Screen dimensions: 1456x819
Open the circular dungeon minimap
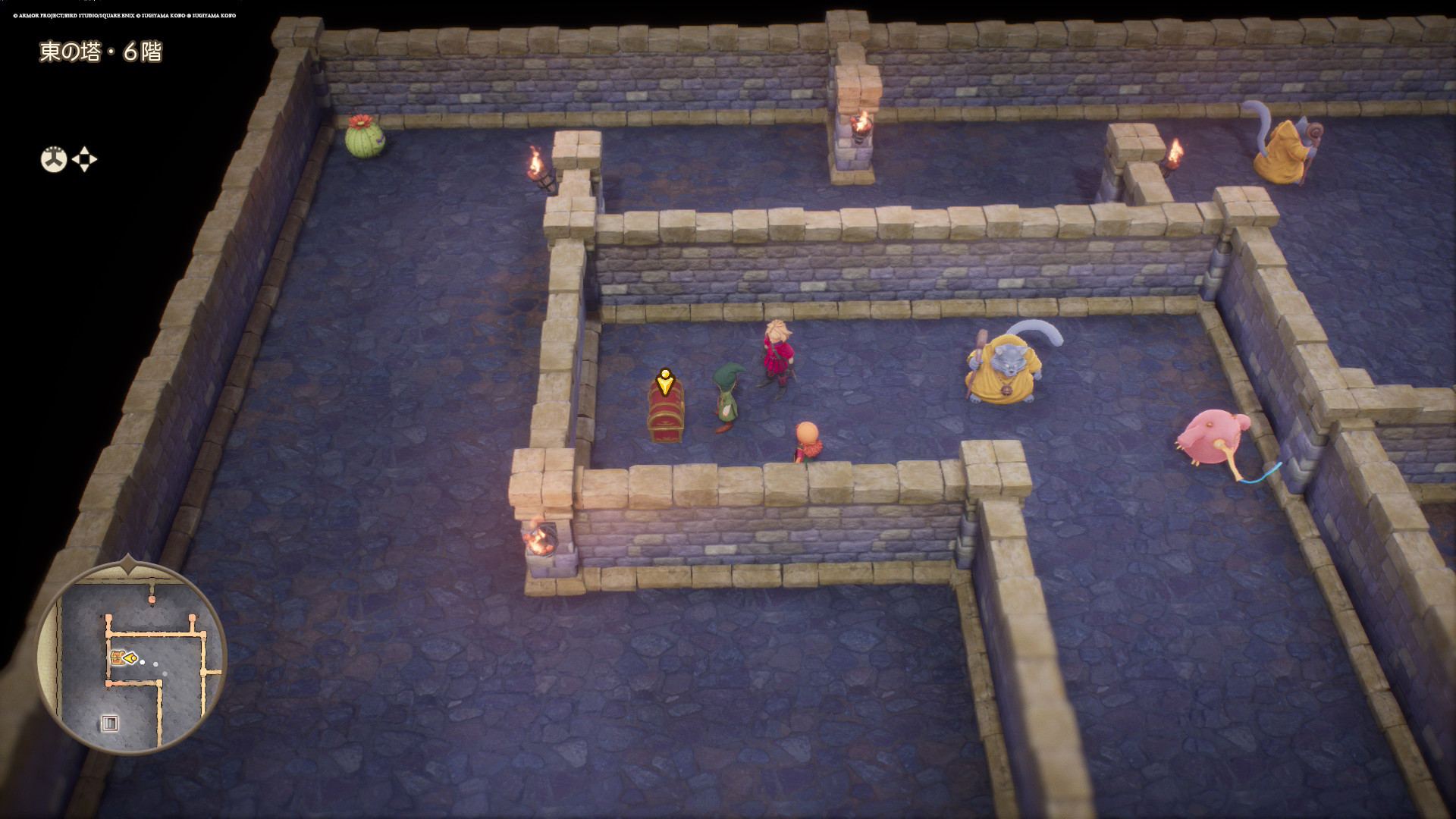click(x=131, y=657)
